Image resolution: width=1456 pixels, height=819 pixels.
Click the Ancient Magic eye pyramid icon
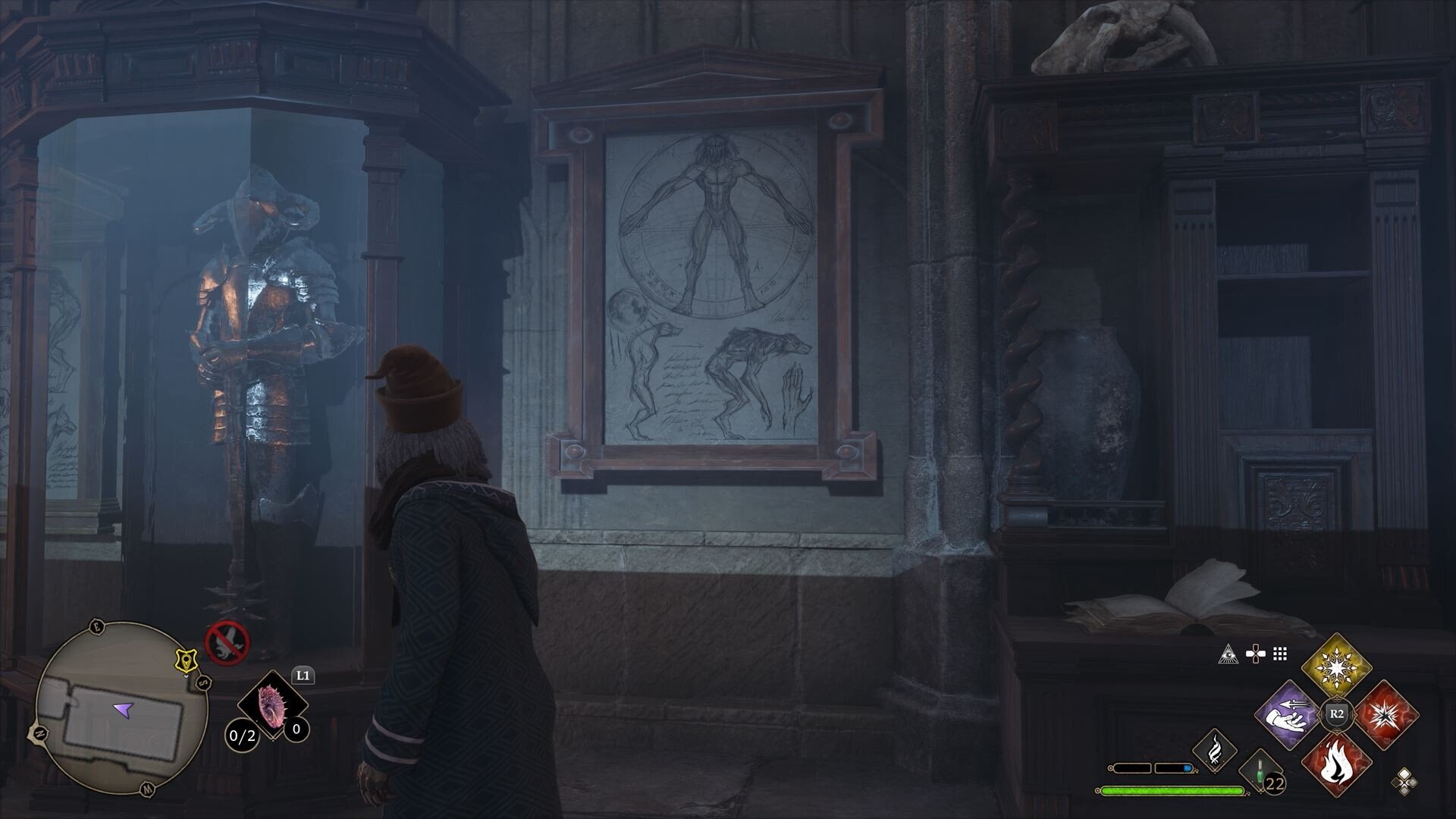1229,654
